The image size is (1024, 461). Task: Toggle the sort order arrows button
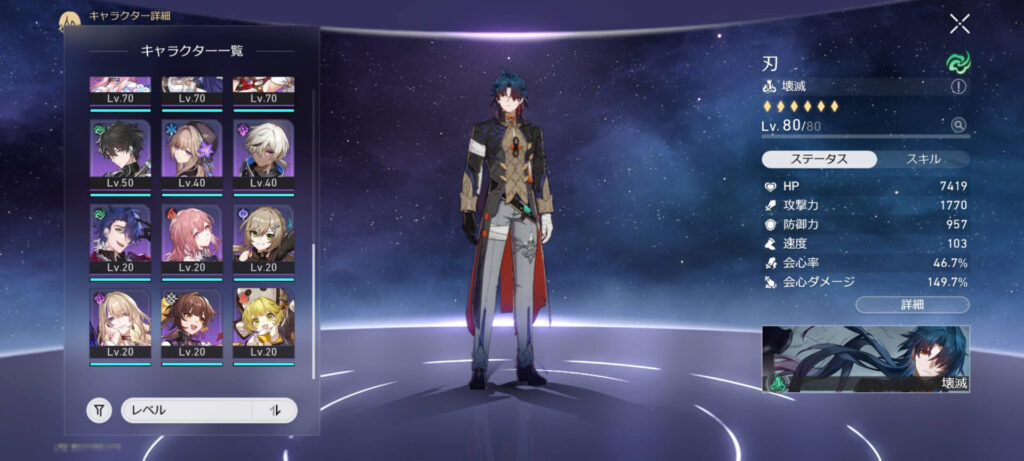[276, 410]
